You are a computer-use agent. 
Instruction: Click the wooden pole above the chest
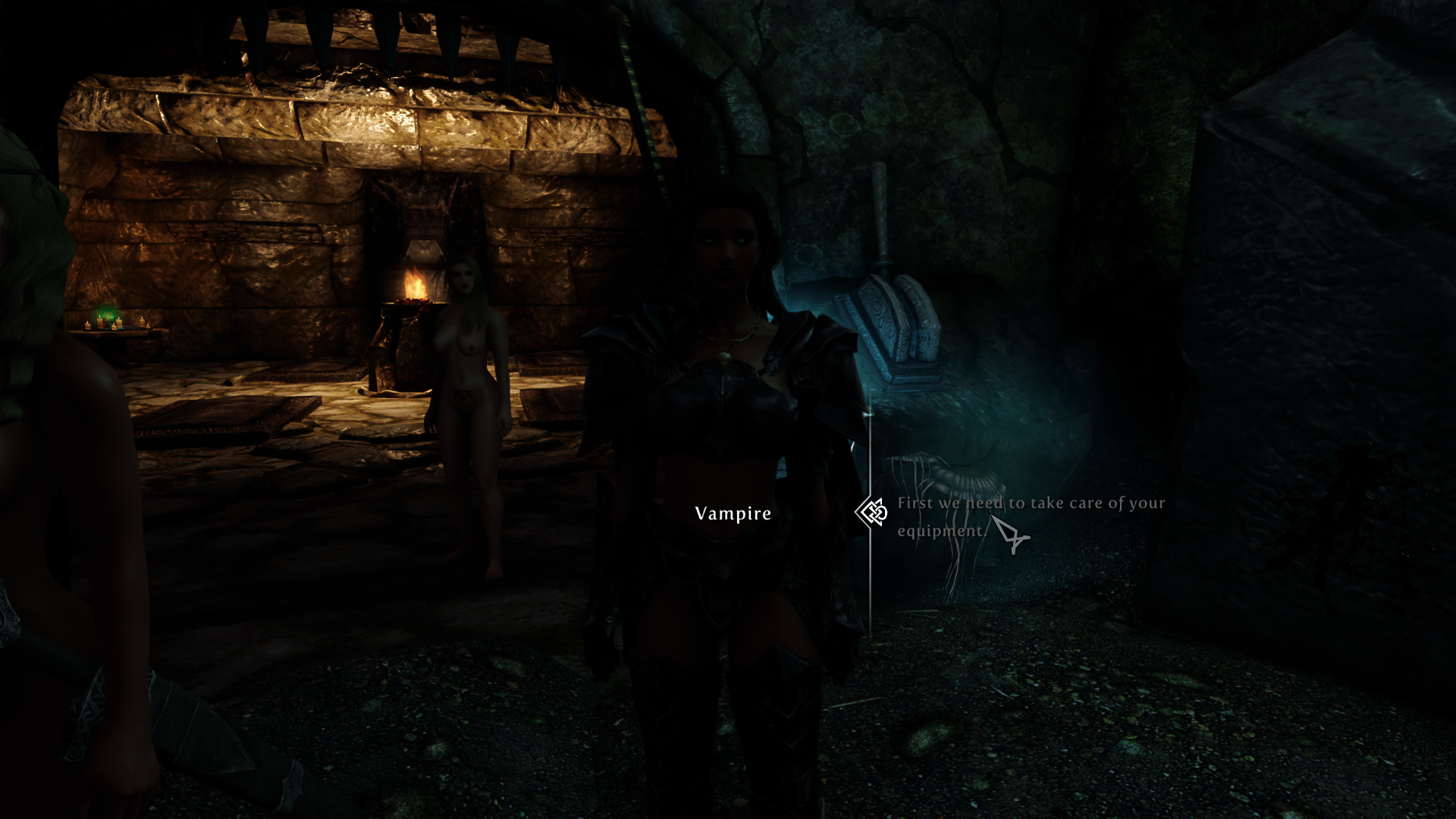[x=880, y=205]
